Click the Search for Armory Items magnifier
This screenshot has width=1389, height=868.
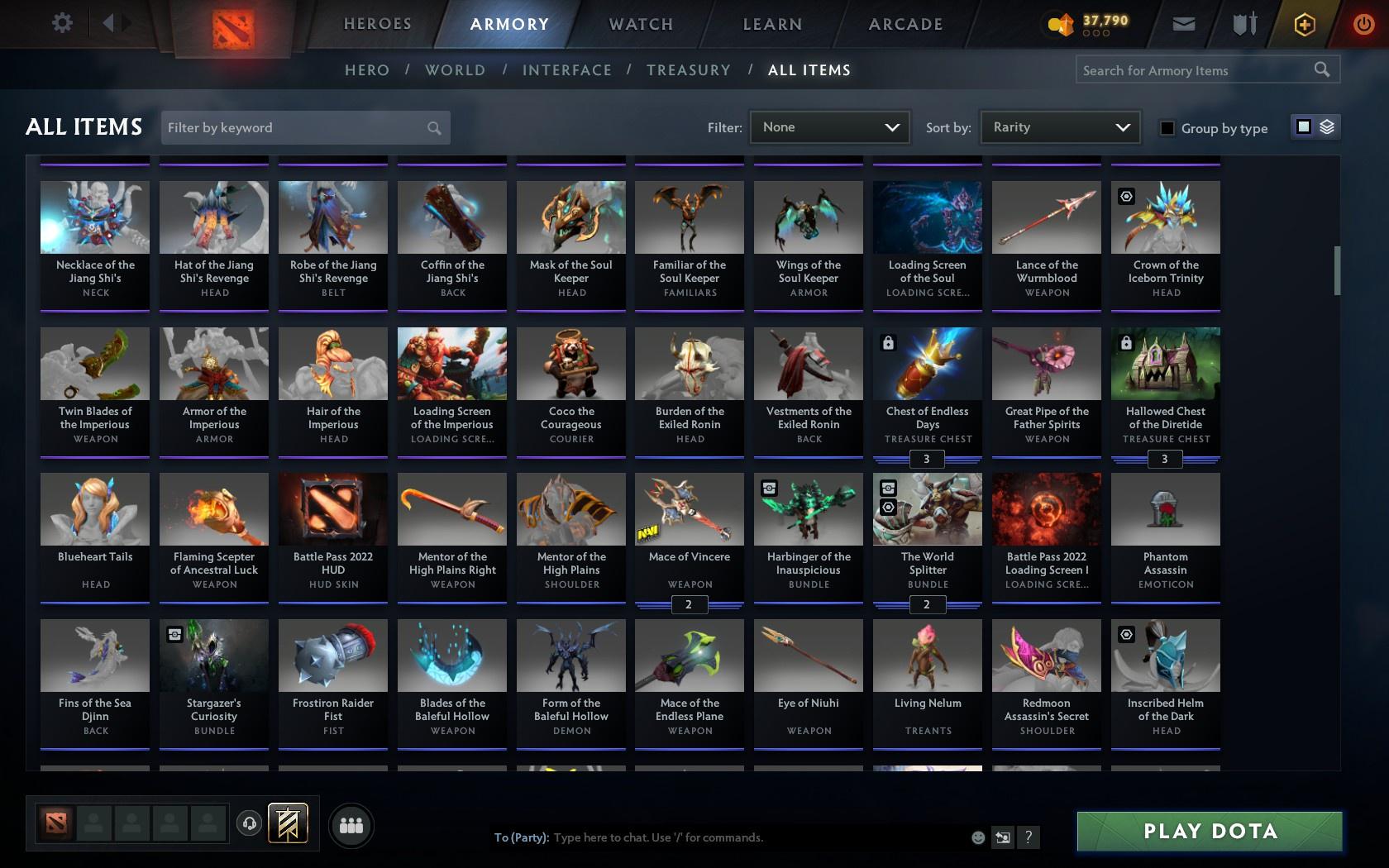1321,69
